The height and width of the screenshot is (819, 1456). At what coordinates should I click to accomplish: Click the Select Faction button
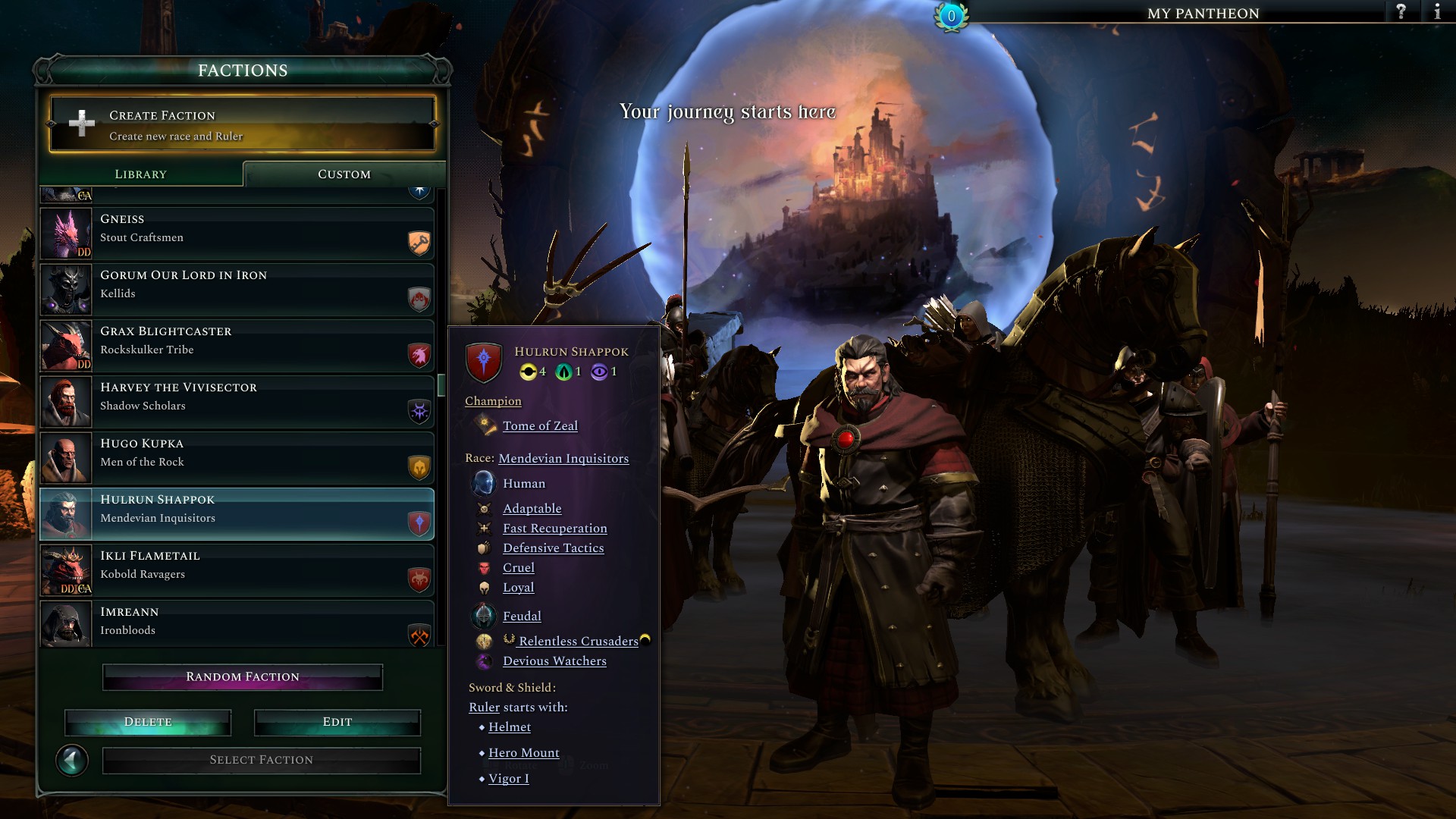click(261, 759)
